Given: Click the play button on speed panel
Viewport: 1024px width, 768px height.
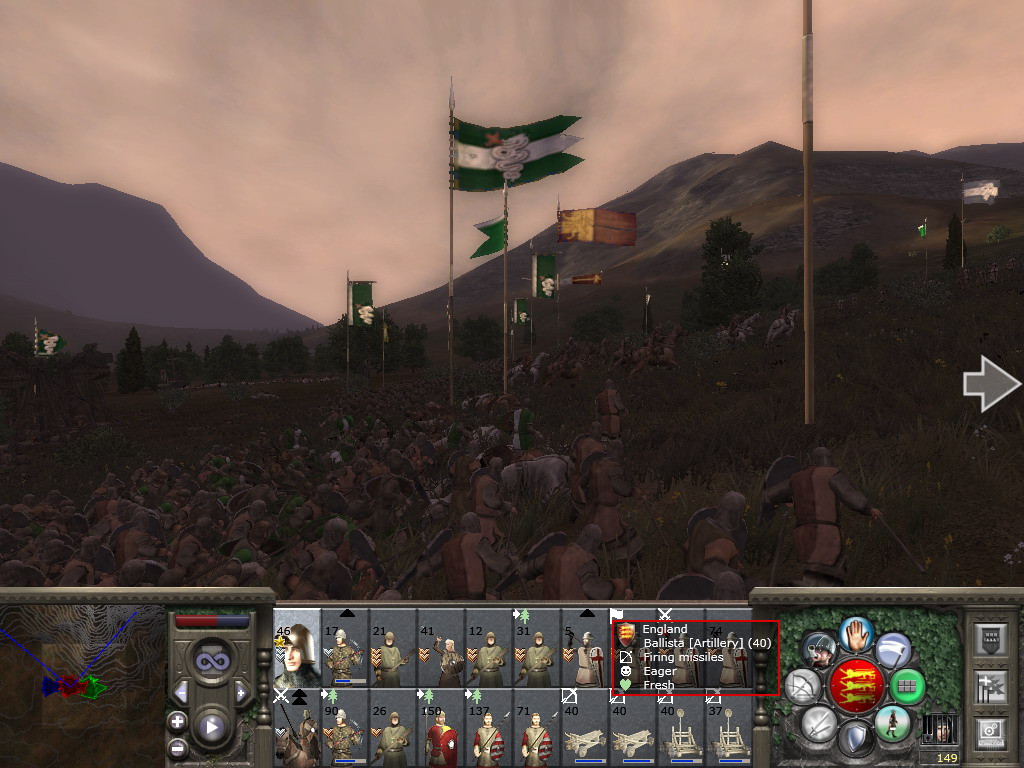Looking at the screenshot, I should coord(210,727).
